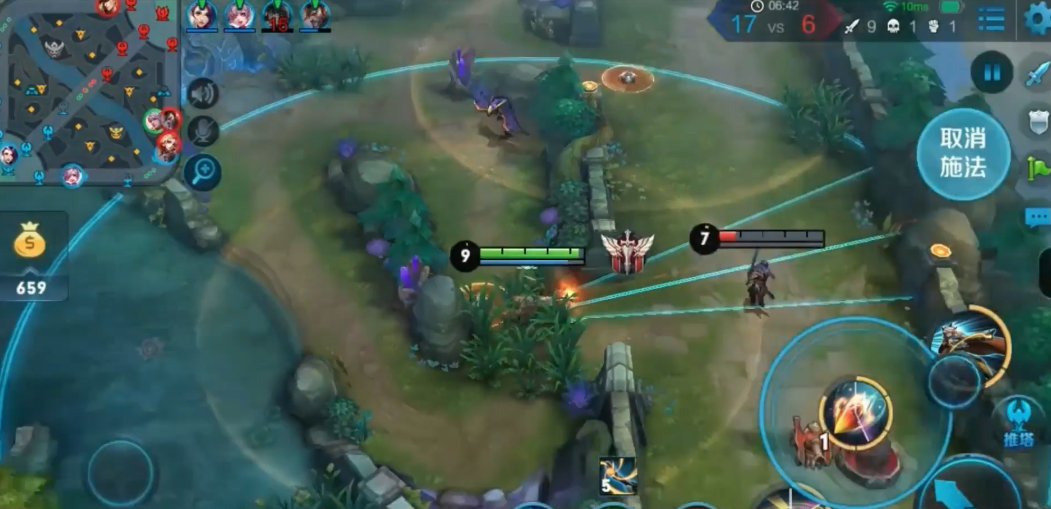This screenshot has height=509, width=1051.
Task: Toggle the speaker voice icon
Action: [x=203, y=93]
